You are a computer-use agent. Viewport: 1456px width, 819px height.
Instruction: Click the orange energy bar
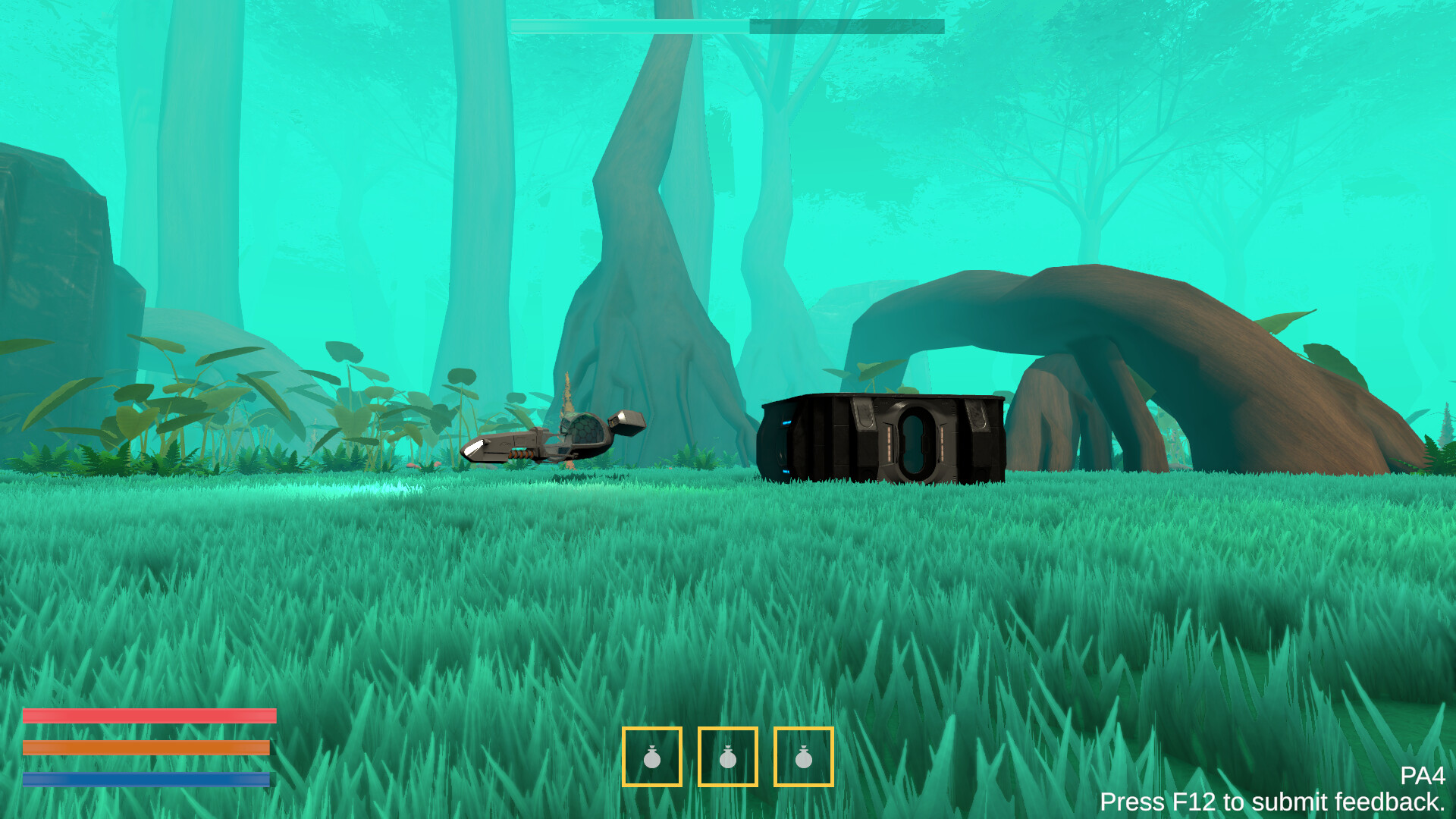tap(148, 746)
